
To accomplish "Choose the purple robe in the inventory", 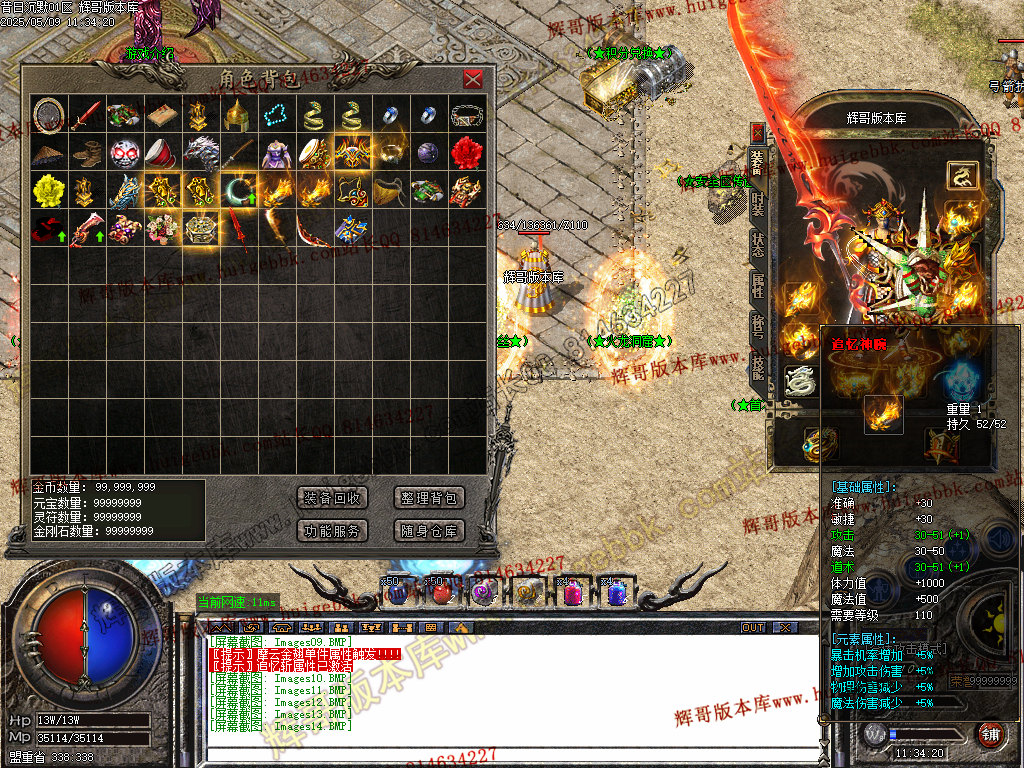I will click(276, 153).
